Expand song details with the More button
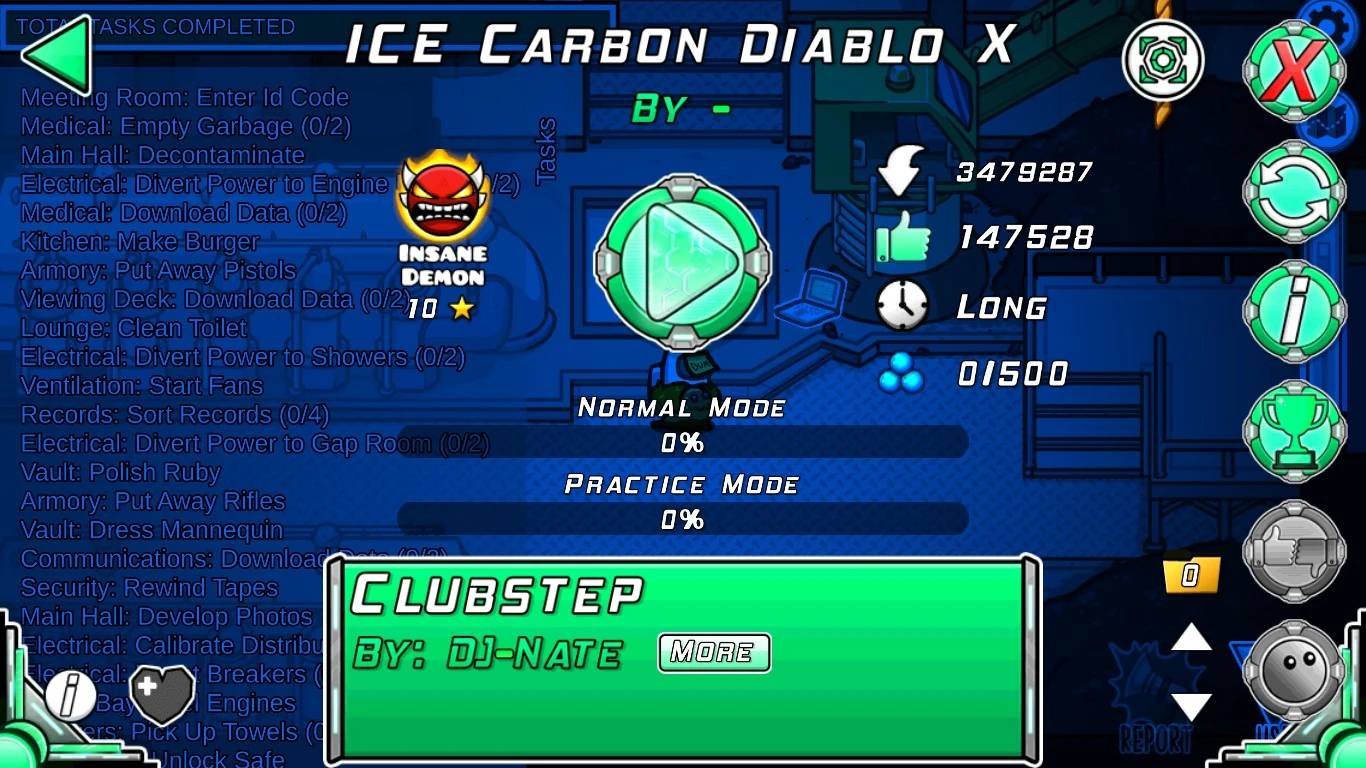The width and height of the screenshot is (1366, 768). [713, 653]
